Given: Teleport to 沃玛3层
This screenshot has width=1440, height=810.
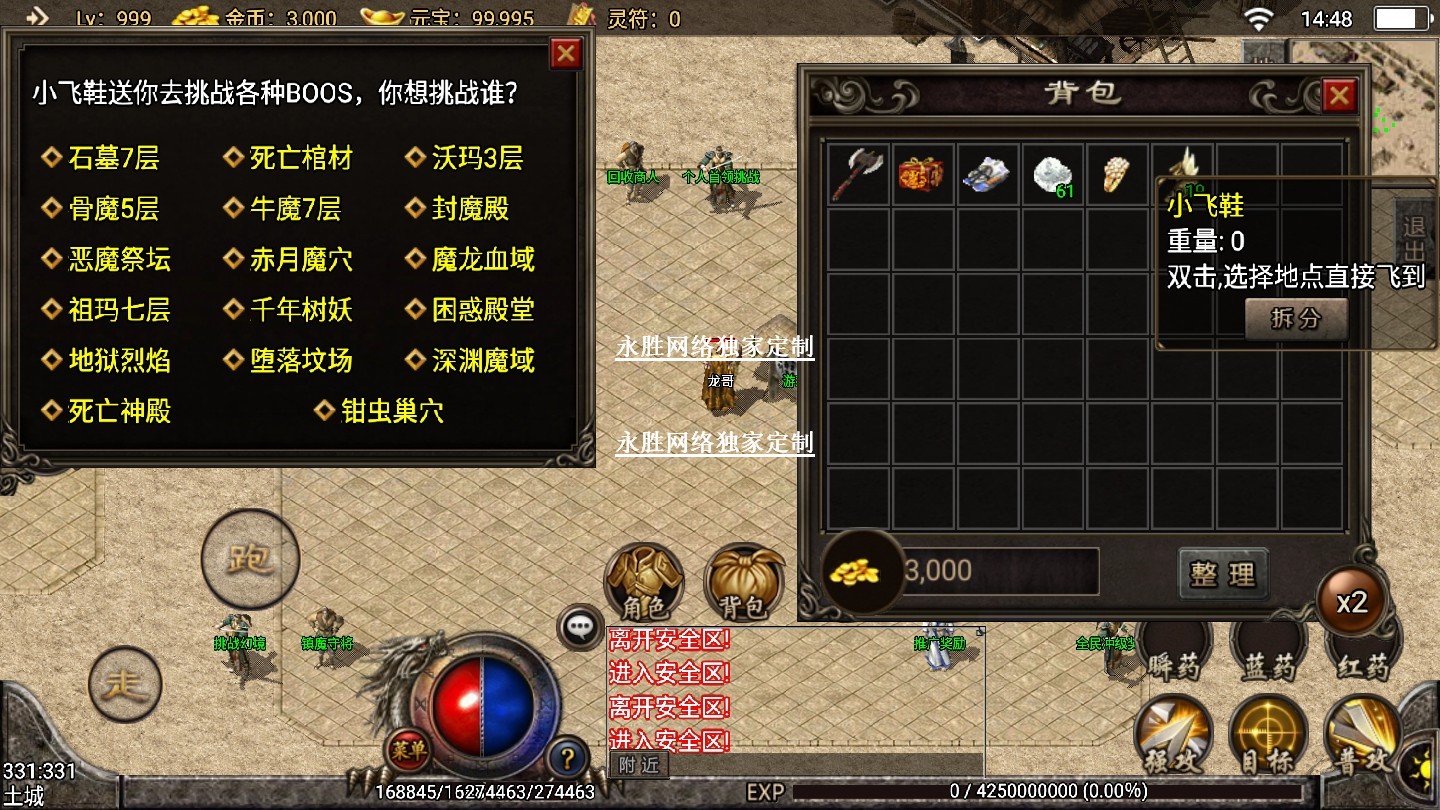Looking at the screenshot, I should pyautogui.click(x=477, y=158).
